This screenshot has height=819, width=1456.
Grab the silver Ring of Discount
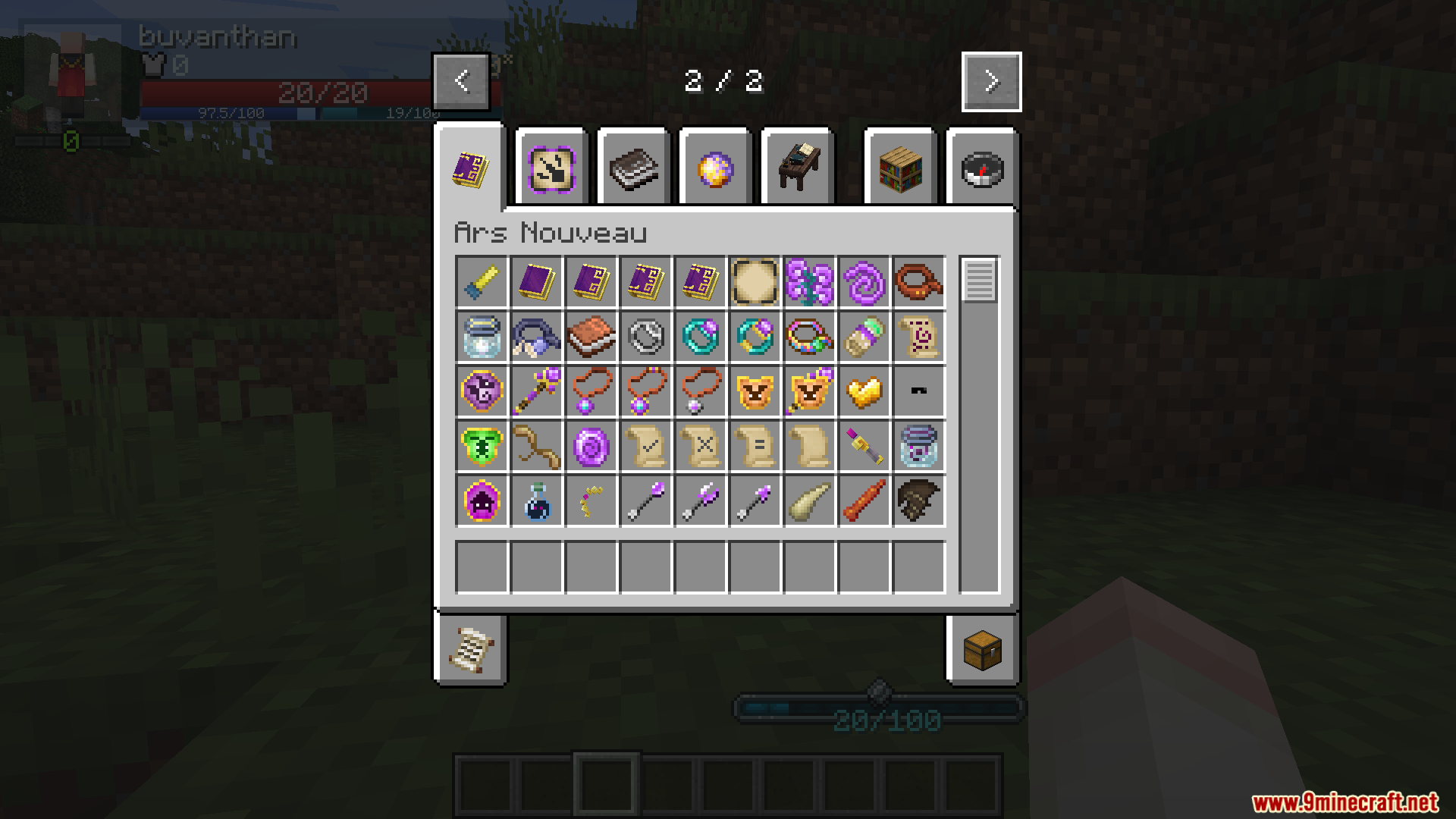coord(645,337)
